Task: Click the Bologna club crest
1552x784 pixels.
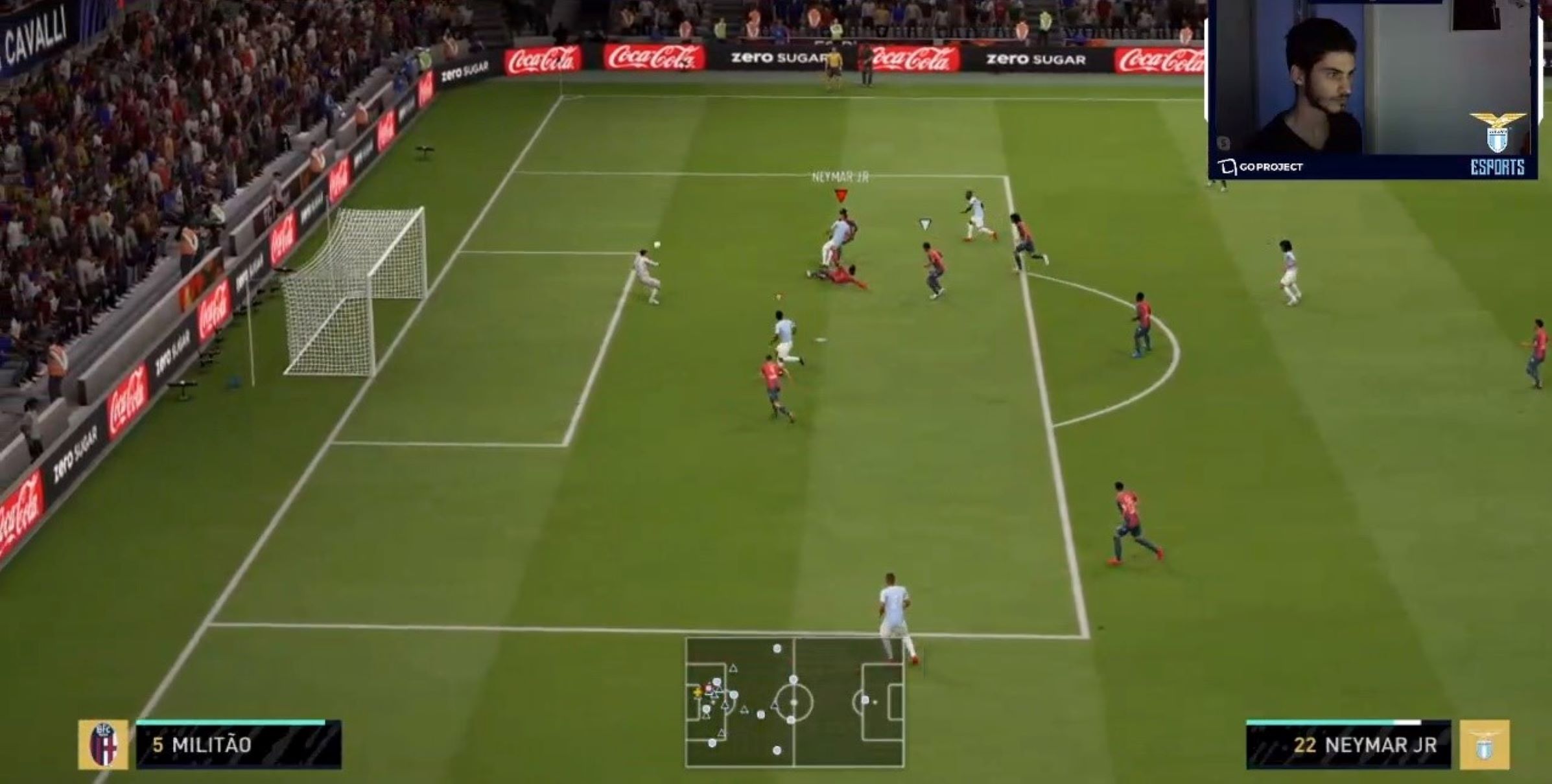Action: pyautogui.click(x=104, y=745)
